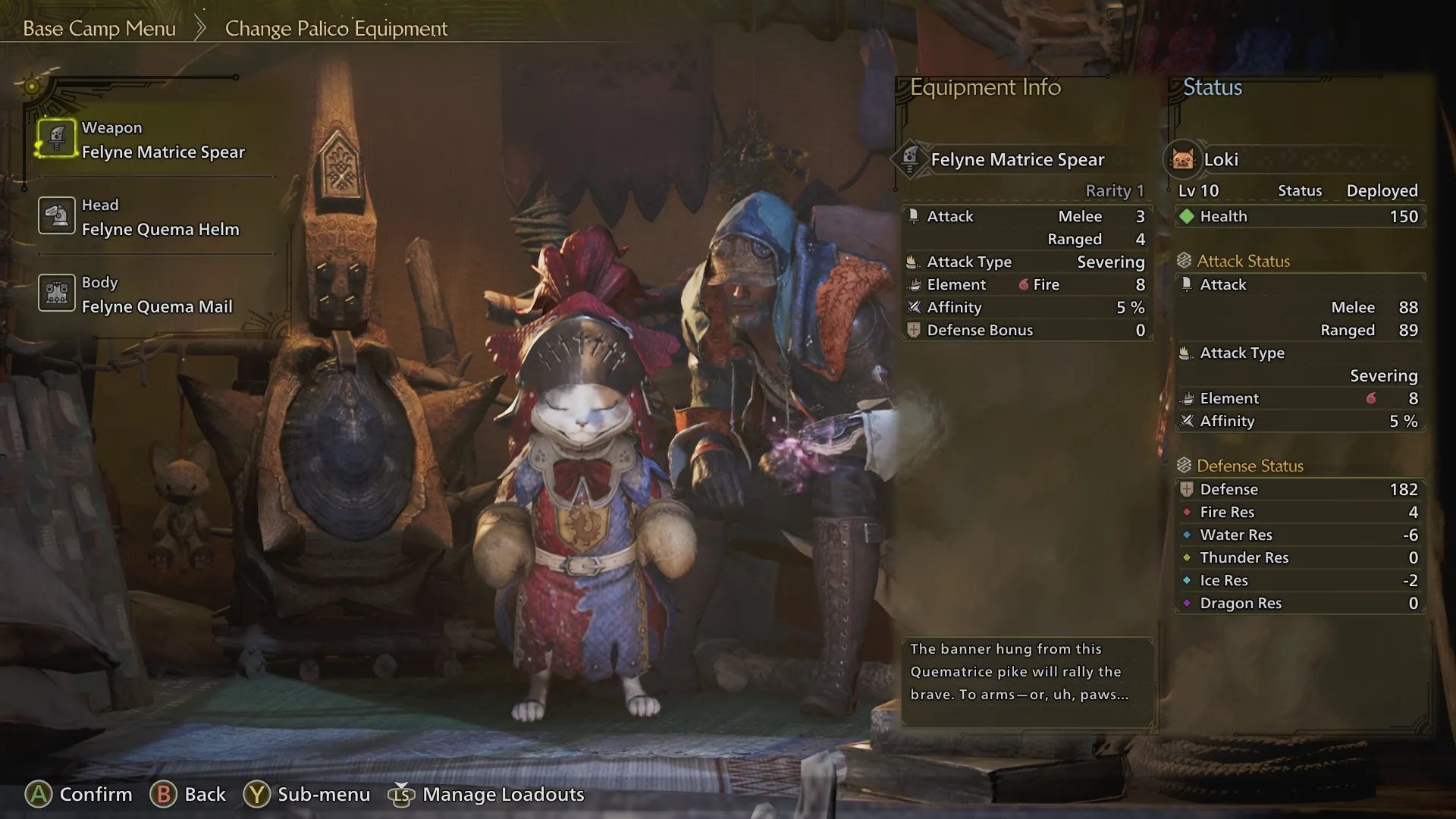
Task: Open Manage Loadouts
Action: [x=486, y=794]
